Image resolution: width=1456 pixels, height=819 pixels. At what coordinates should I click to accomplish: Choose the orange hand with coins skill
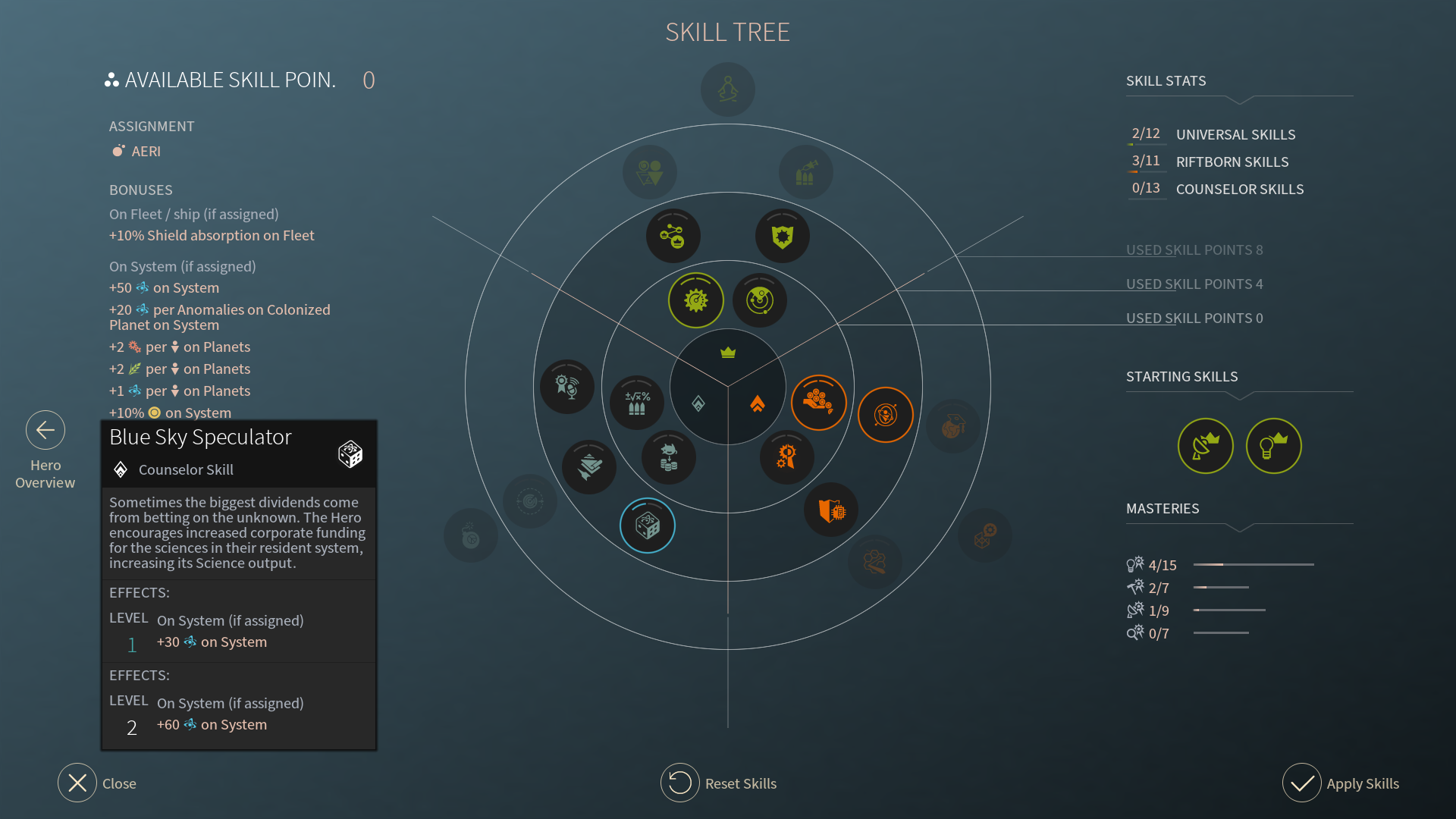pos(818,402)
